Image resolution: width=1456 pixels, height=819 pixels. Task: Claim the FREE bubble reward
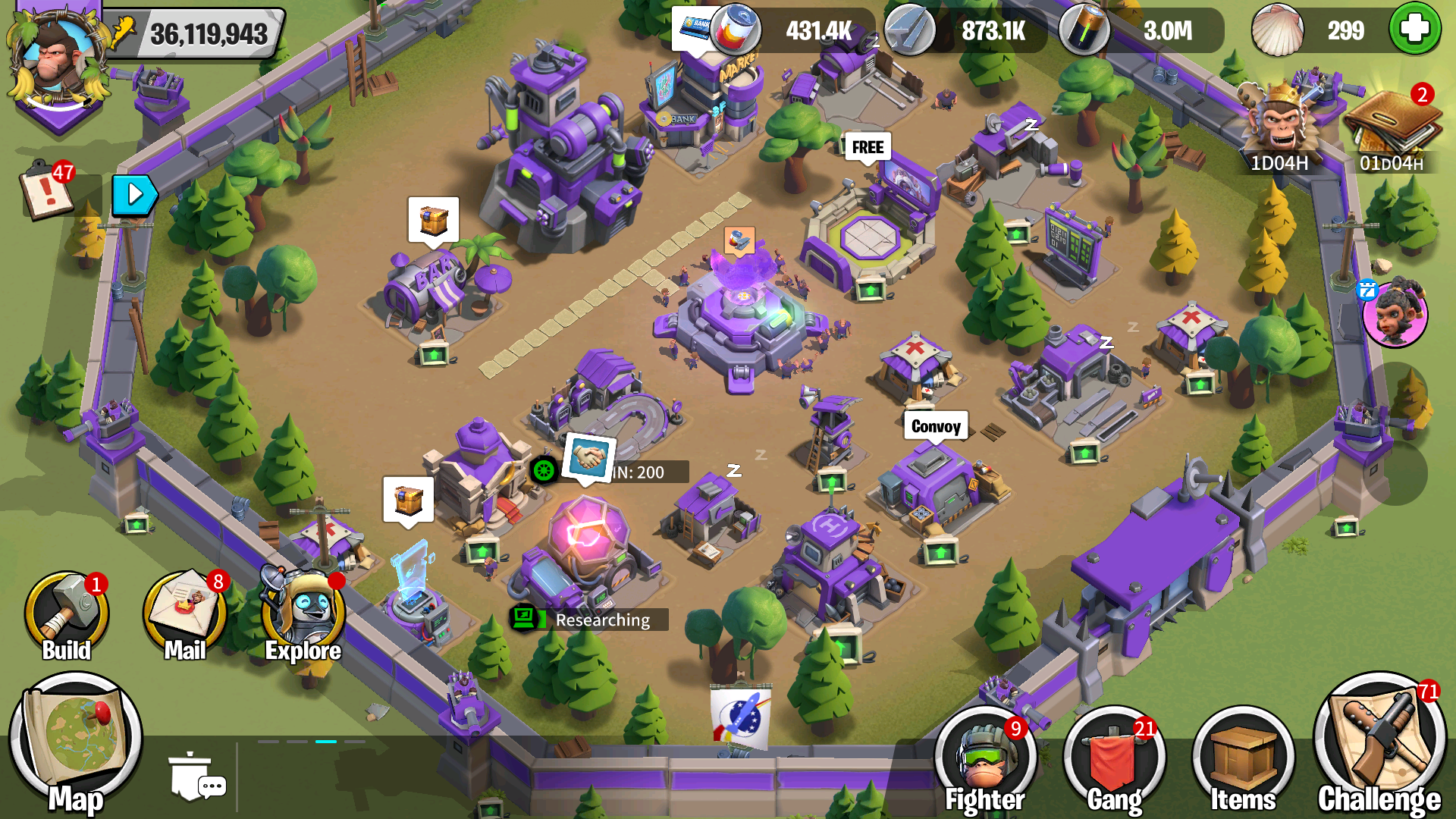pyautogui.click(x=868, y=147)
